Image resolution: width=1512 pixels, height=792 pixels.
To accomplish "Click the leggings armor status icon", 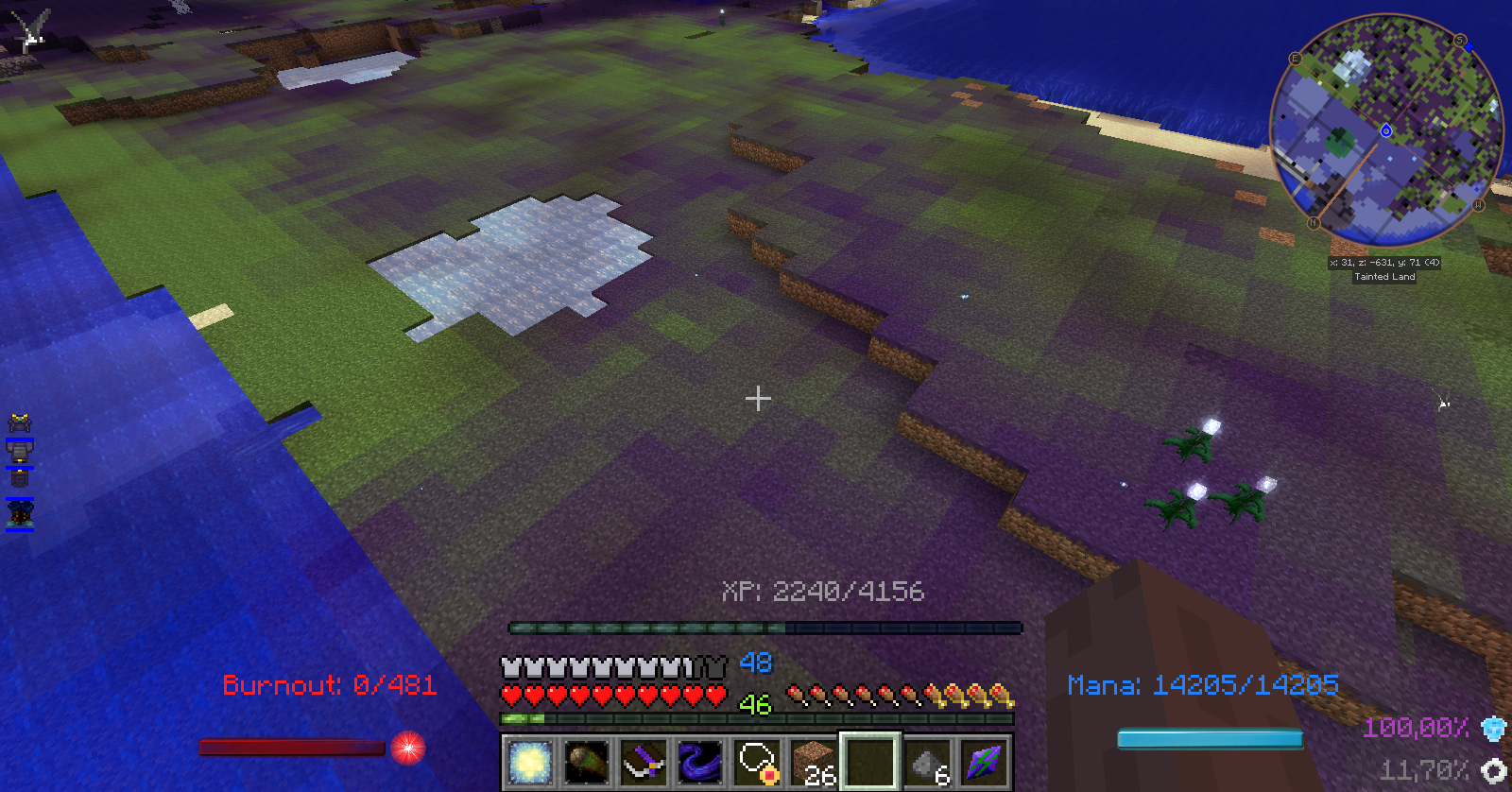I will [x=20, y=478].
